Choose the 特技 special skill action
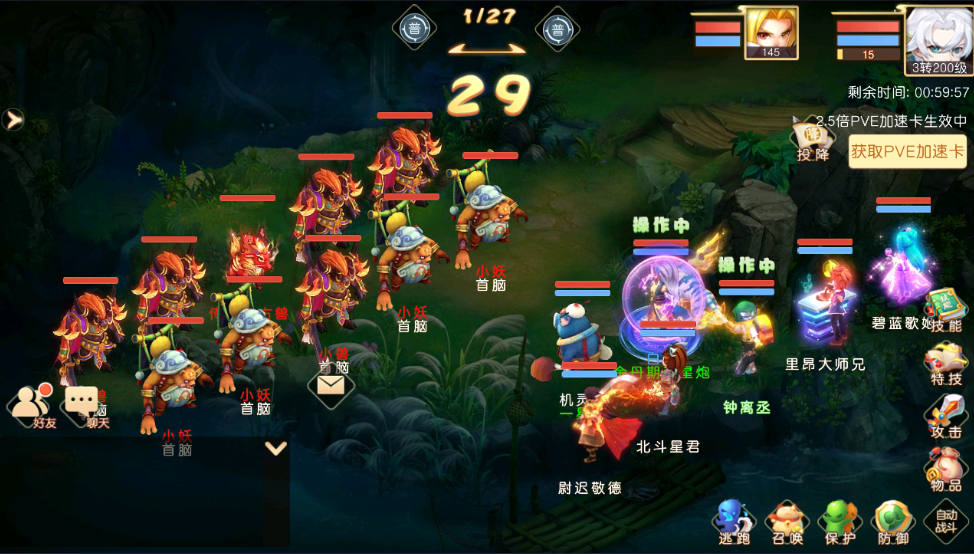 (x=945, y=364)
